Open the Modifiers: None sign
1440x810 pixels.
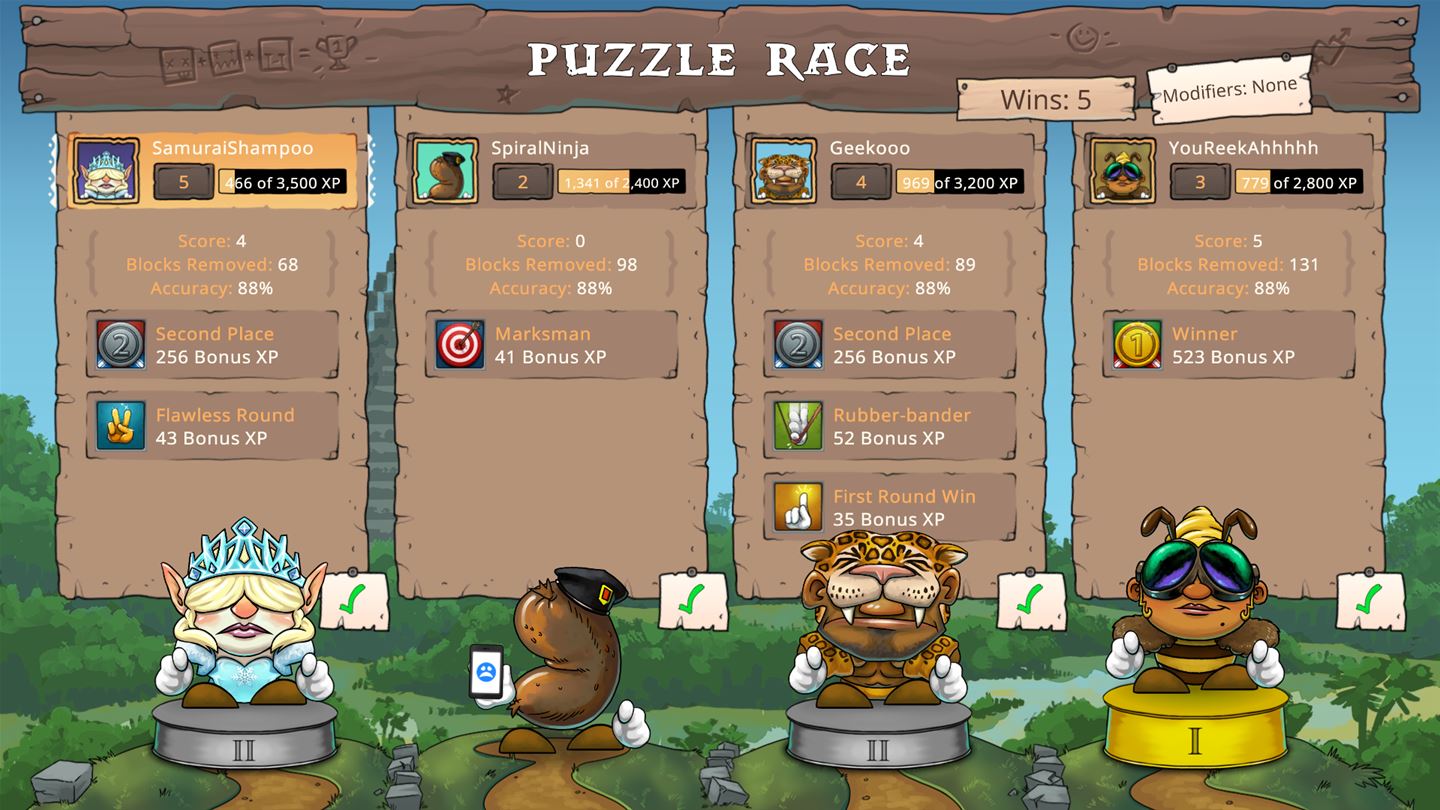1232,92
